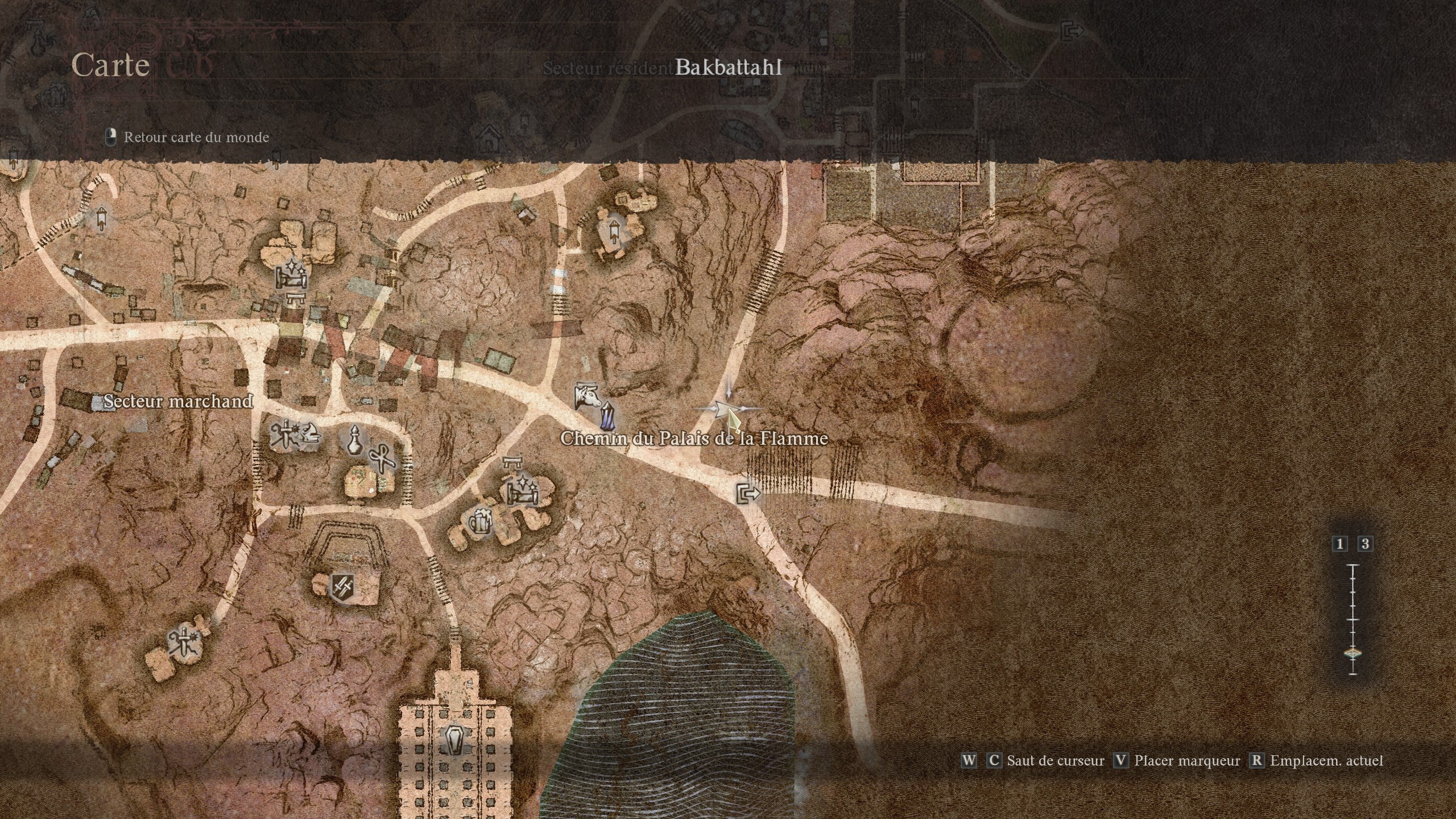Click Retour carte du monde
Viewport: 1456px width, 819px height.
point(196,137)
